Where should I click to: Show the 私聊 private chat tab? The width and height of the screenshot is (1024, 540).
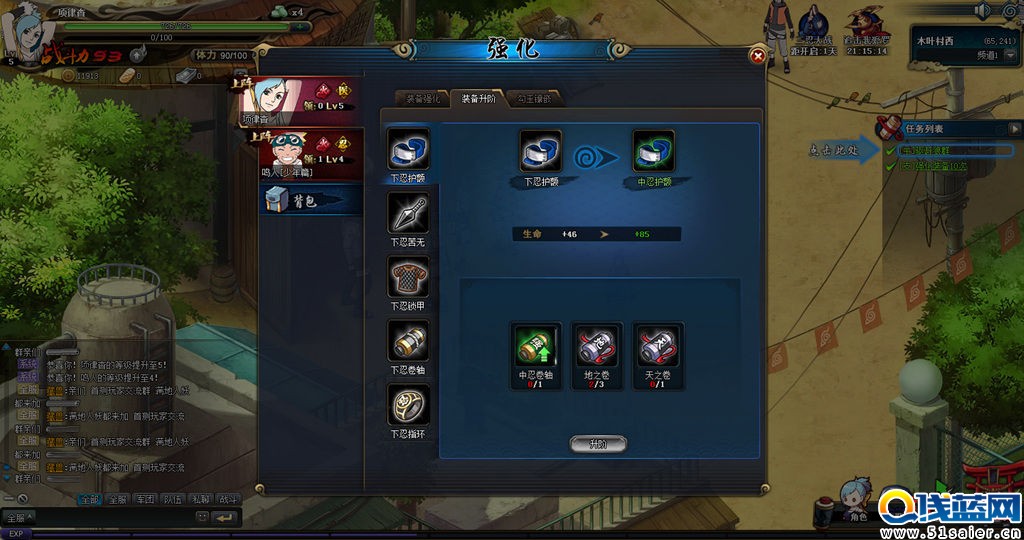click(x=202, y=497)
